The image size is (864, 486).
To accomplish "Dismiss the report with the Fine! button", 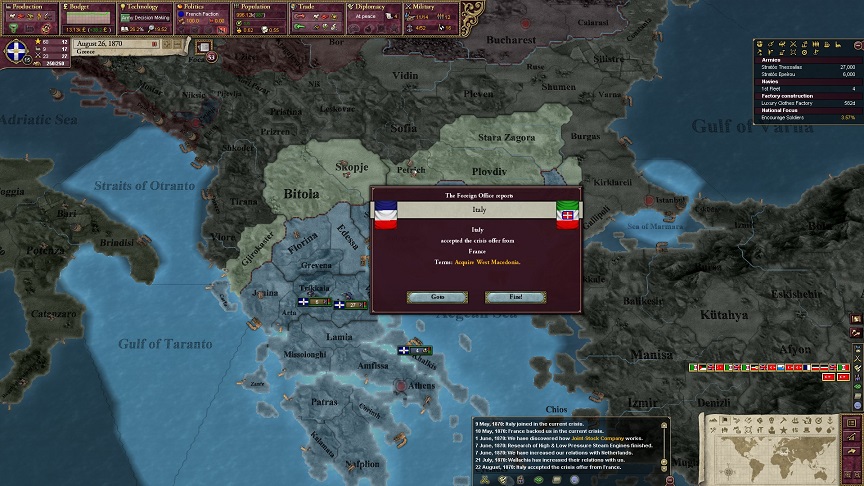I will click(515, 297).
